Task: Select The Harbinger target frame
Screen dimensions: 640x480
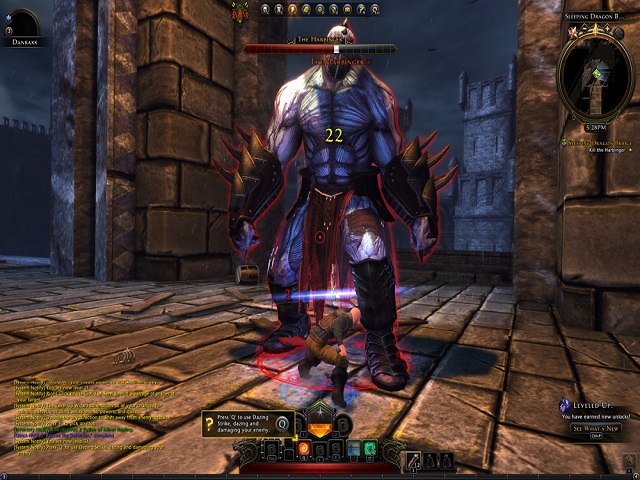Action: point(318,45)
